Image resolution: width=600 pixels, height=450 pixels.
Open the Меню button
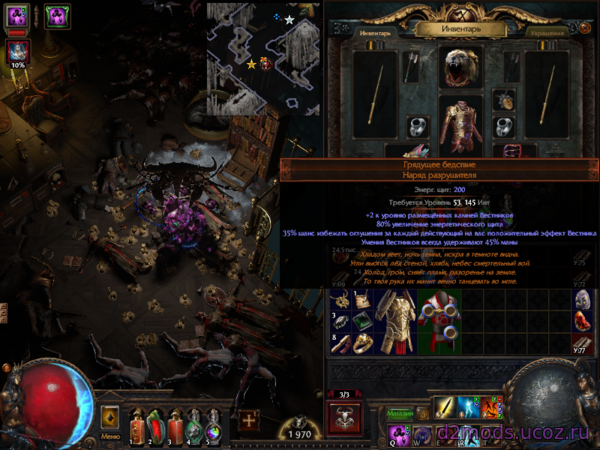[x=110, y=417]
